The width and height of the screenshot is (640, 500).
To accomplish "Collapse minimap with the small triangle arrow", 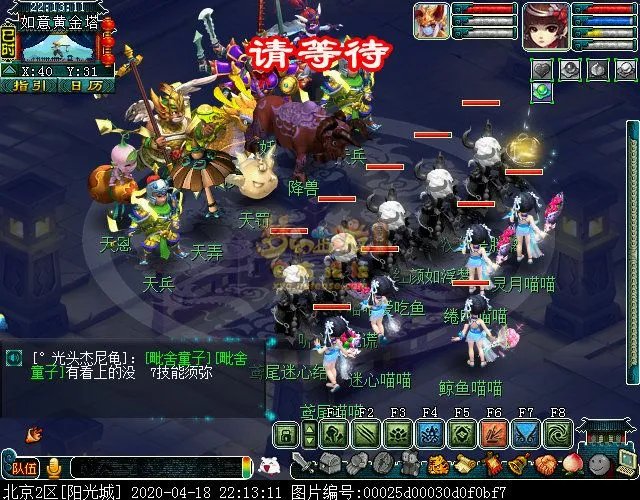I will 8,71.
